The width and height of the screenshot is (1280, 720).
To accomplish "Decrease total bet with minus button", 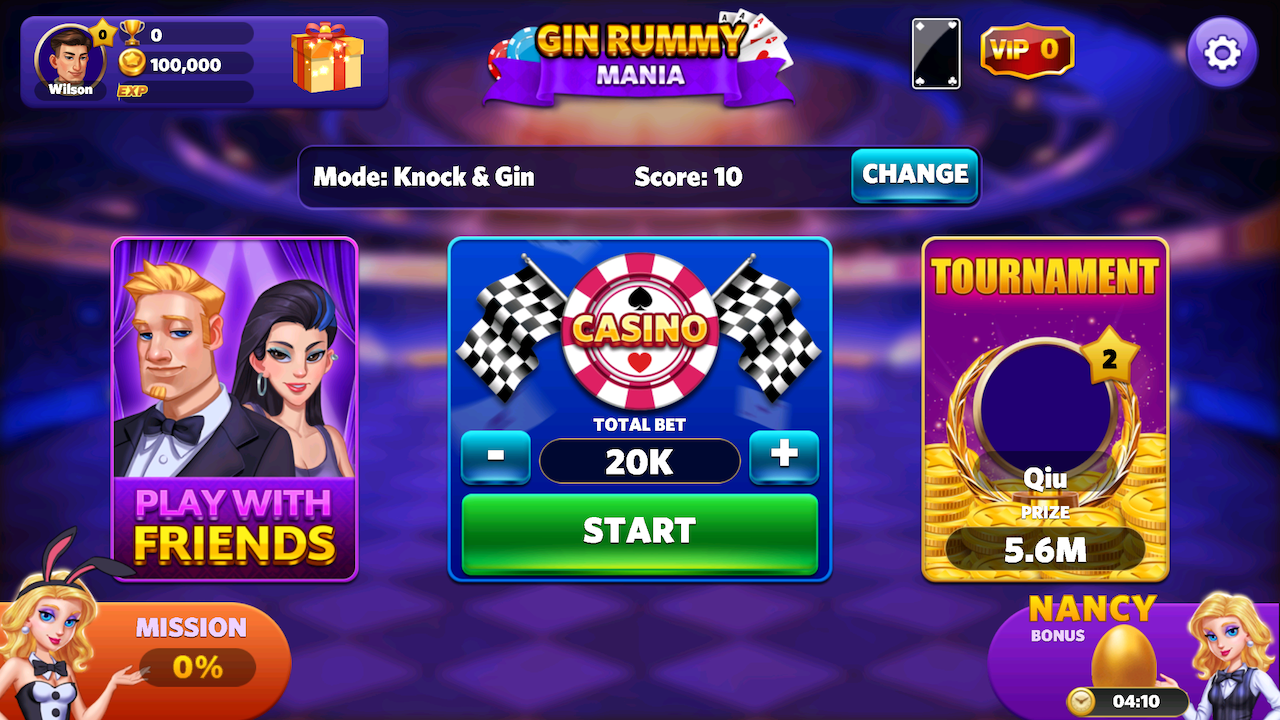I will point(496,456).
